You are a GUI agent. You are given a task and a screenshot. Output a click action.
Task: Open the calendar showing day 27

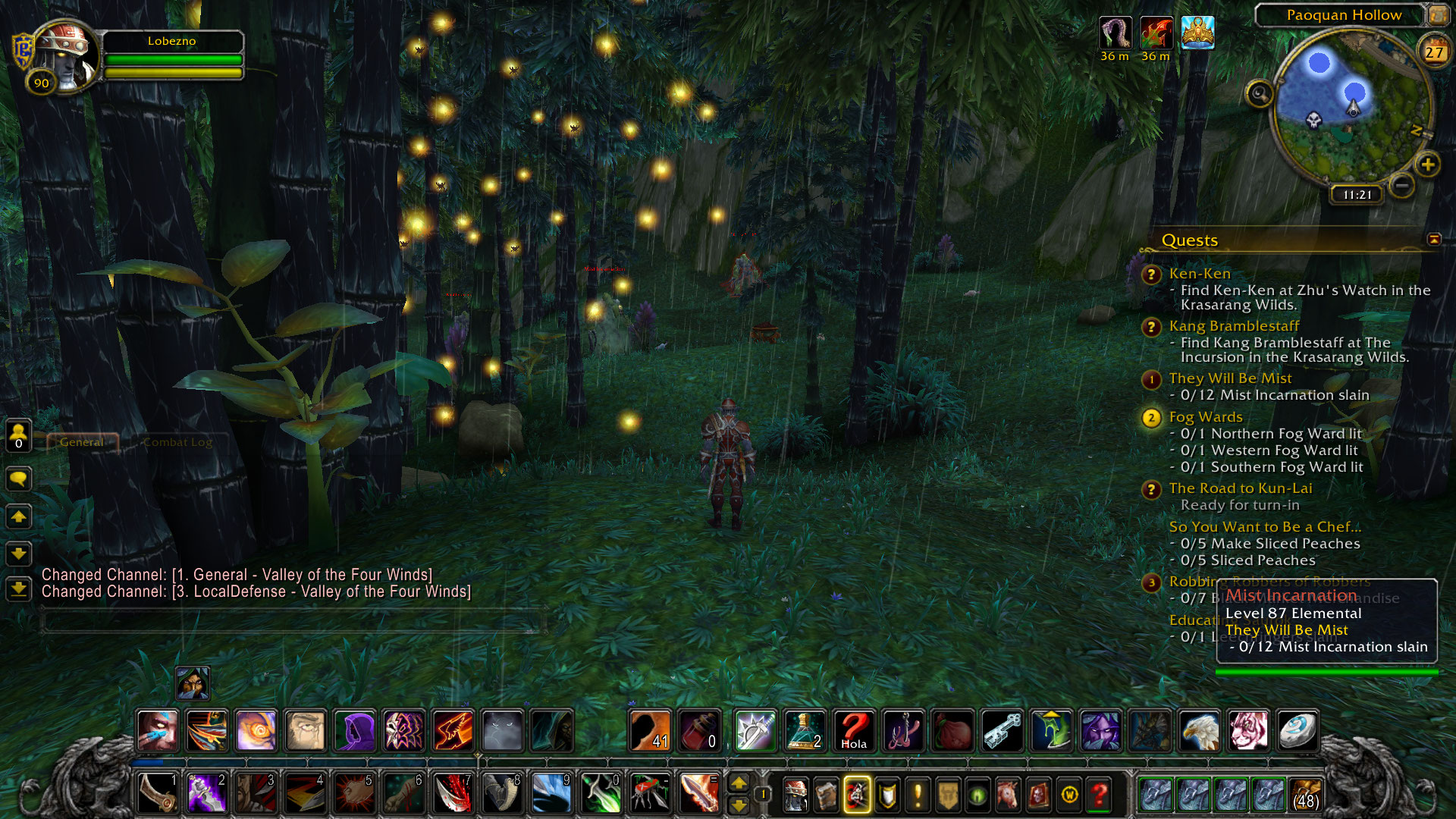pos(1433,52)
